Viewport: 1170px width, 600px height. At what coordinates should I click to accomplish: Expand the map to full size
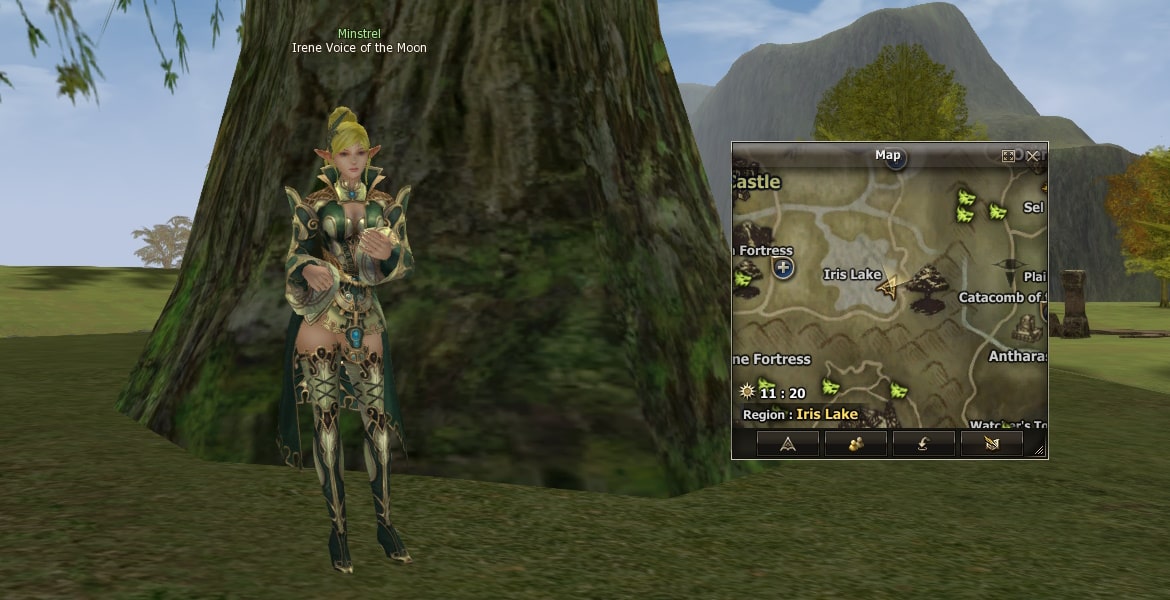[1008, 156]
